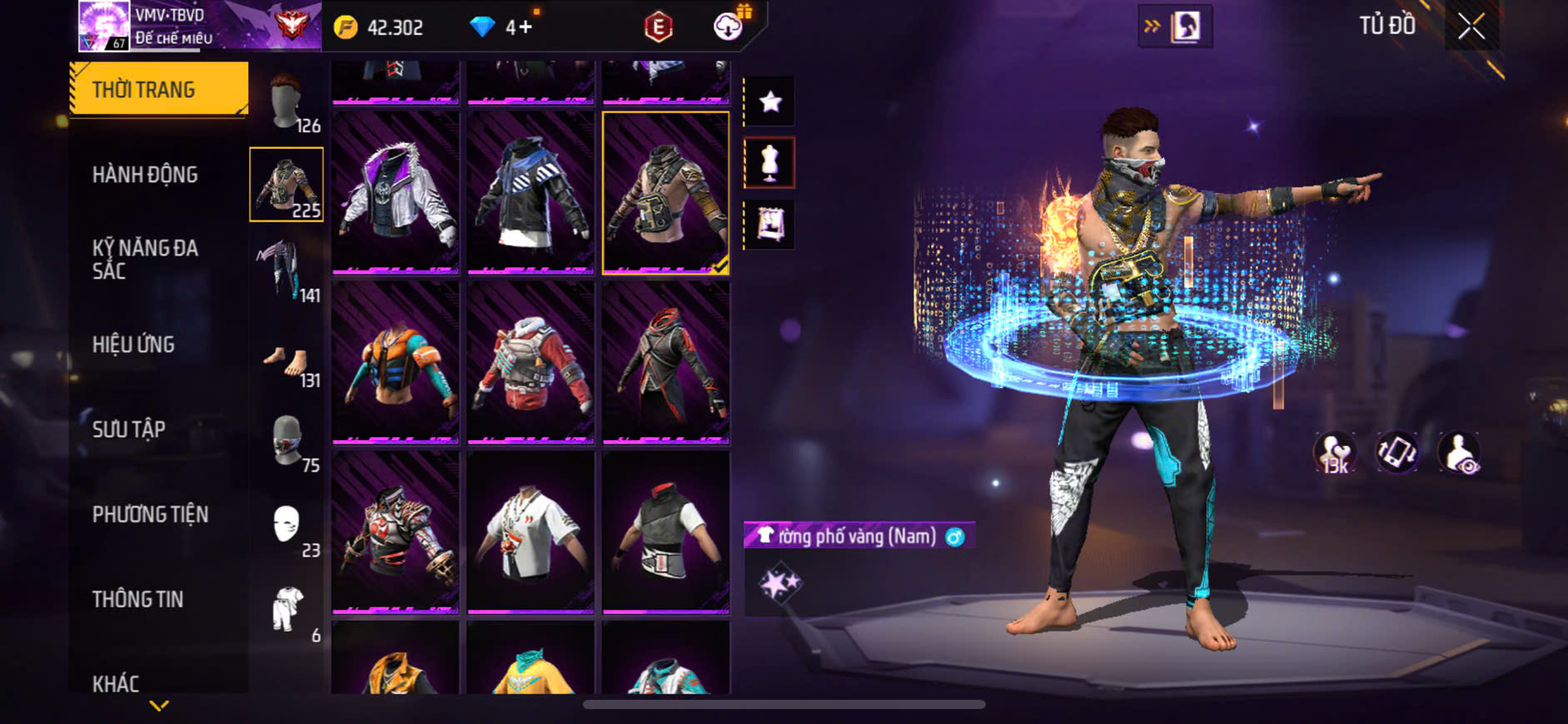
Task: Equip the white short-sleeve shirt with necklace
Action: point(530,533)
